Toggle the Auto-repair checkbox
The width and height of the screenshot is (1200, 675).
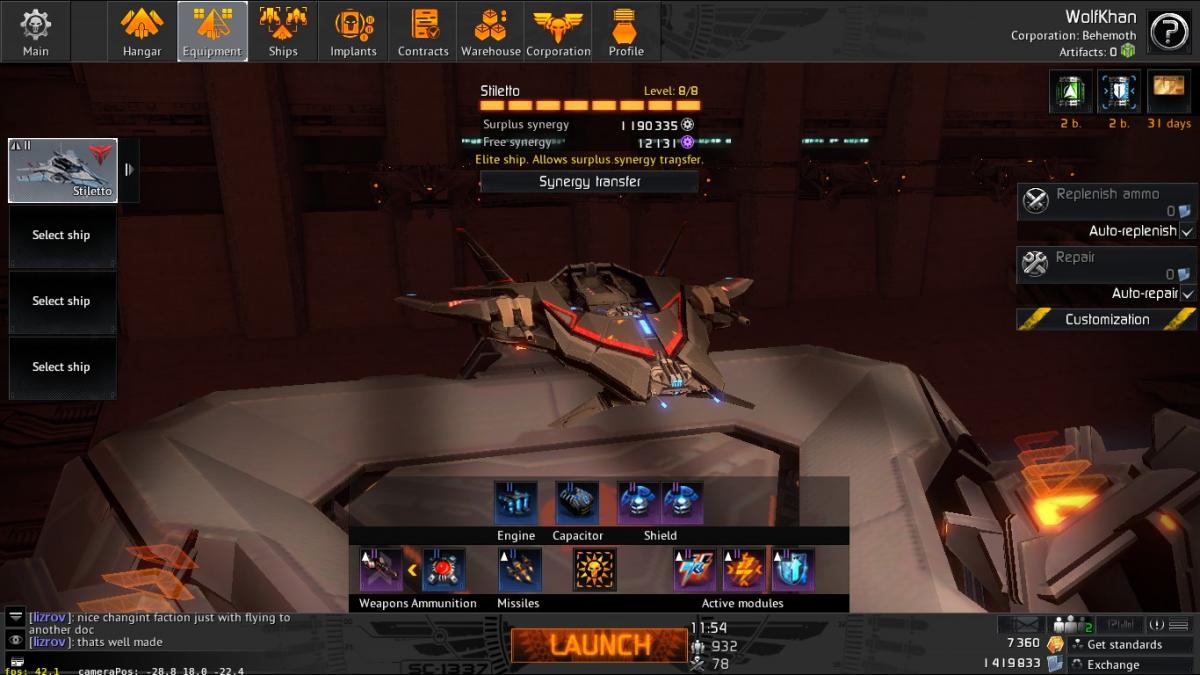pos(1187,294)
